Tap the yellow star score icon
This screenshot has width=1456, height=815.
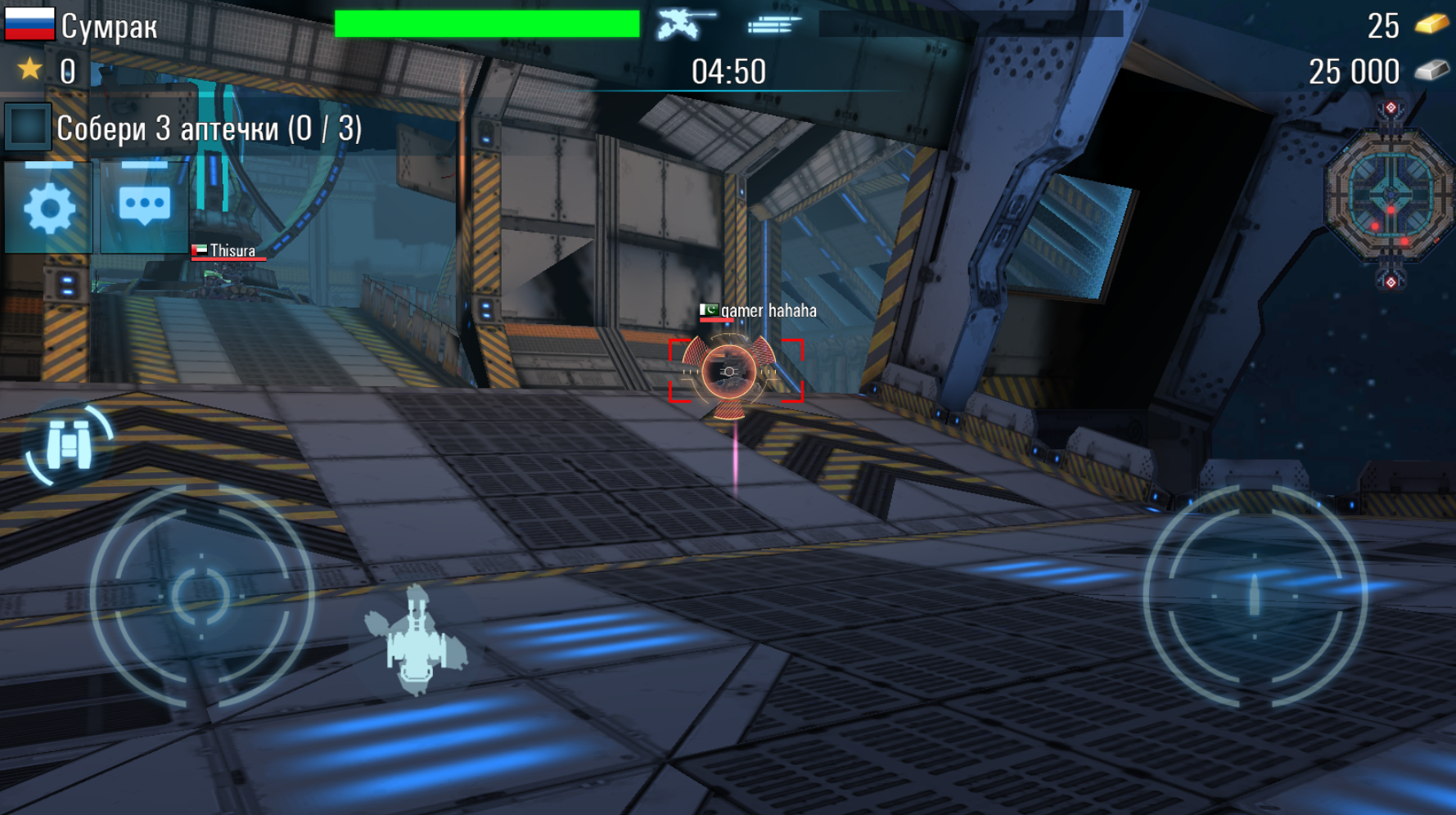pos(30,71)
